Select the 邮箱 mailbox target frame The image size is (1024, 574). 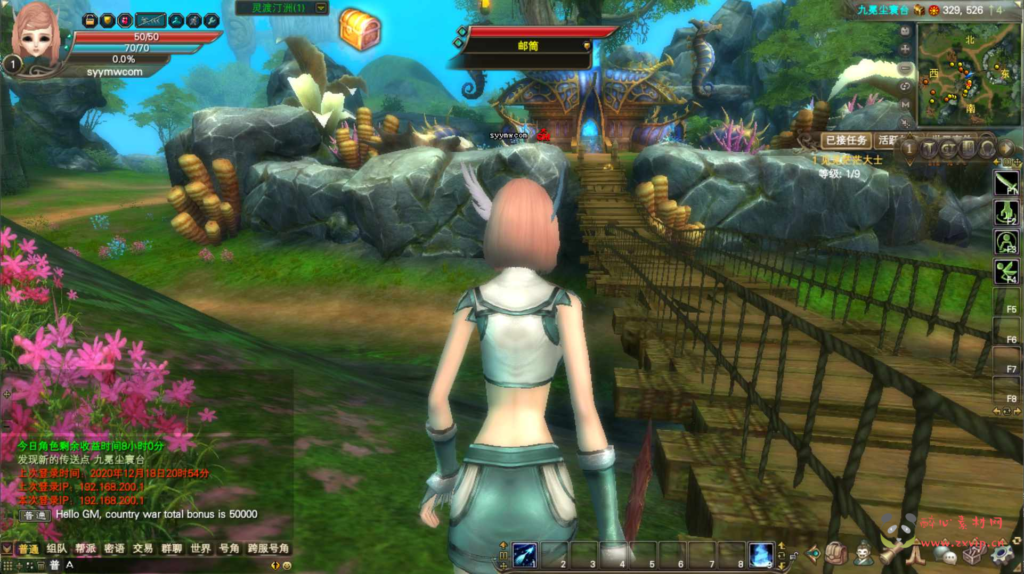(528, 45)
